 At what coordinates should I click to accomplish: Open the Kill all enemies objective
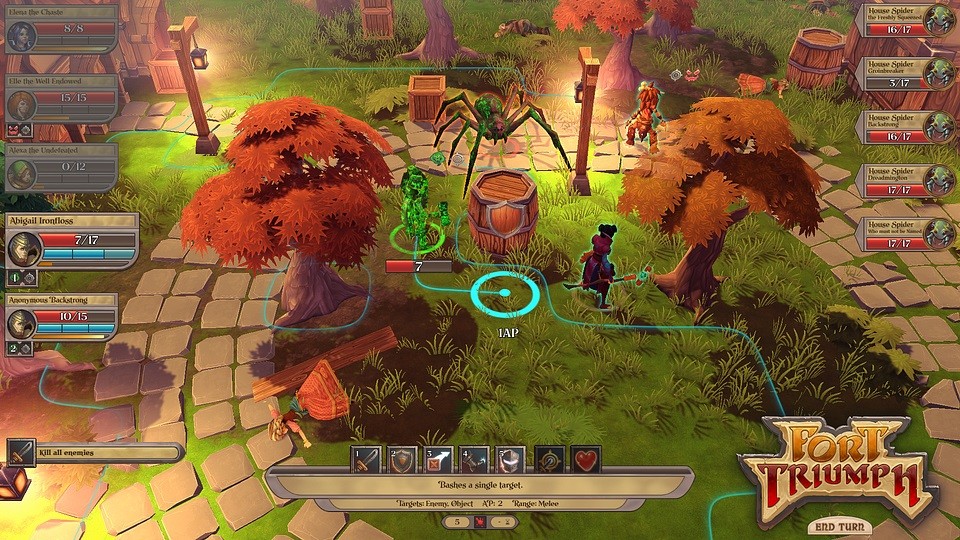point(95,453)
